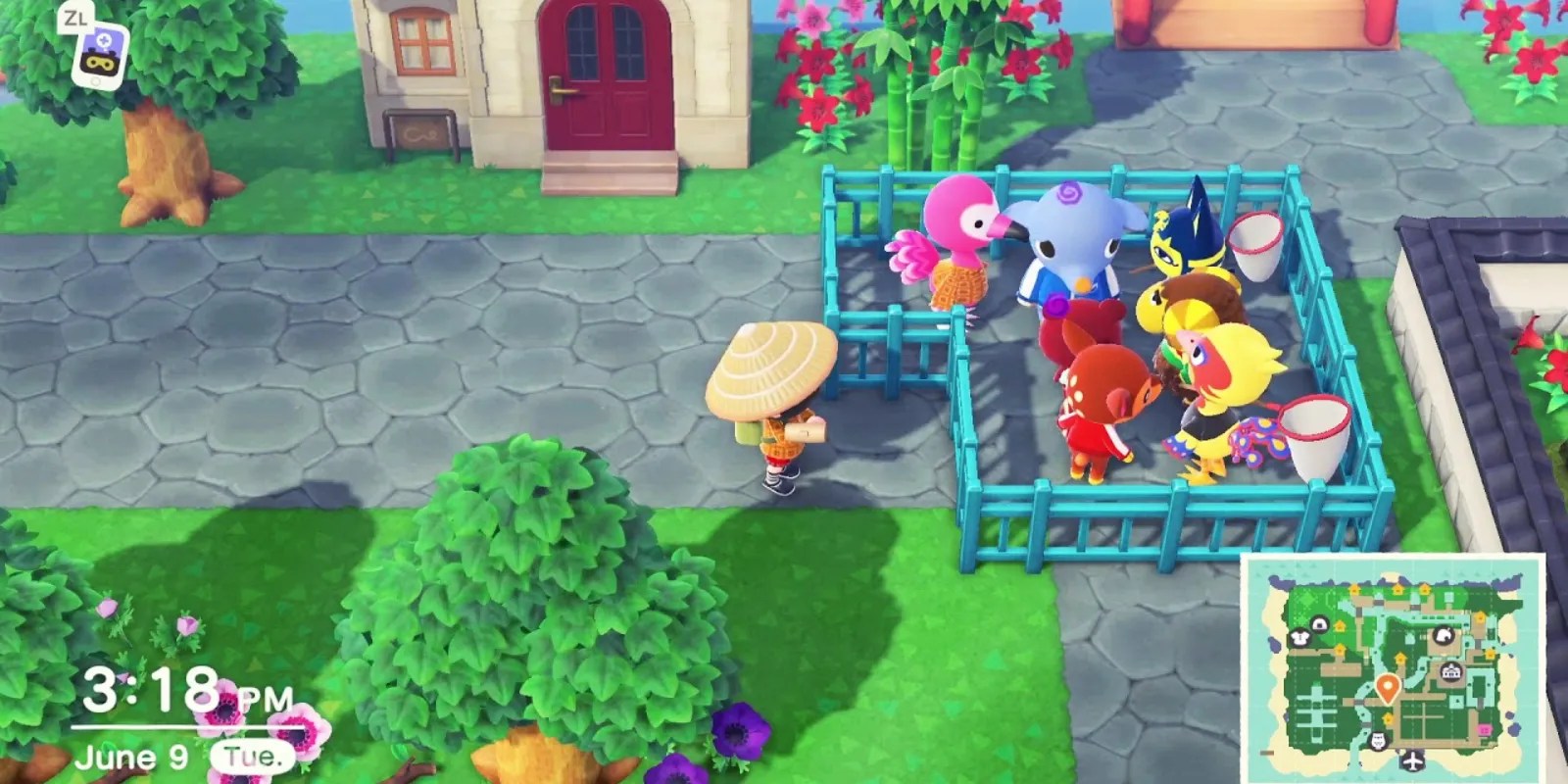Image resolution: width=1568 pixels, height=784 pixels.
Task: Select the pink shop marker on the minimap
Action: [x=1485, y=728]
